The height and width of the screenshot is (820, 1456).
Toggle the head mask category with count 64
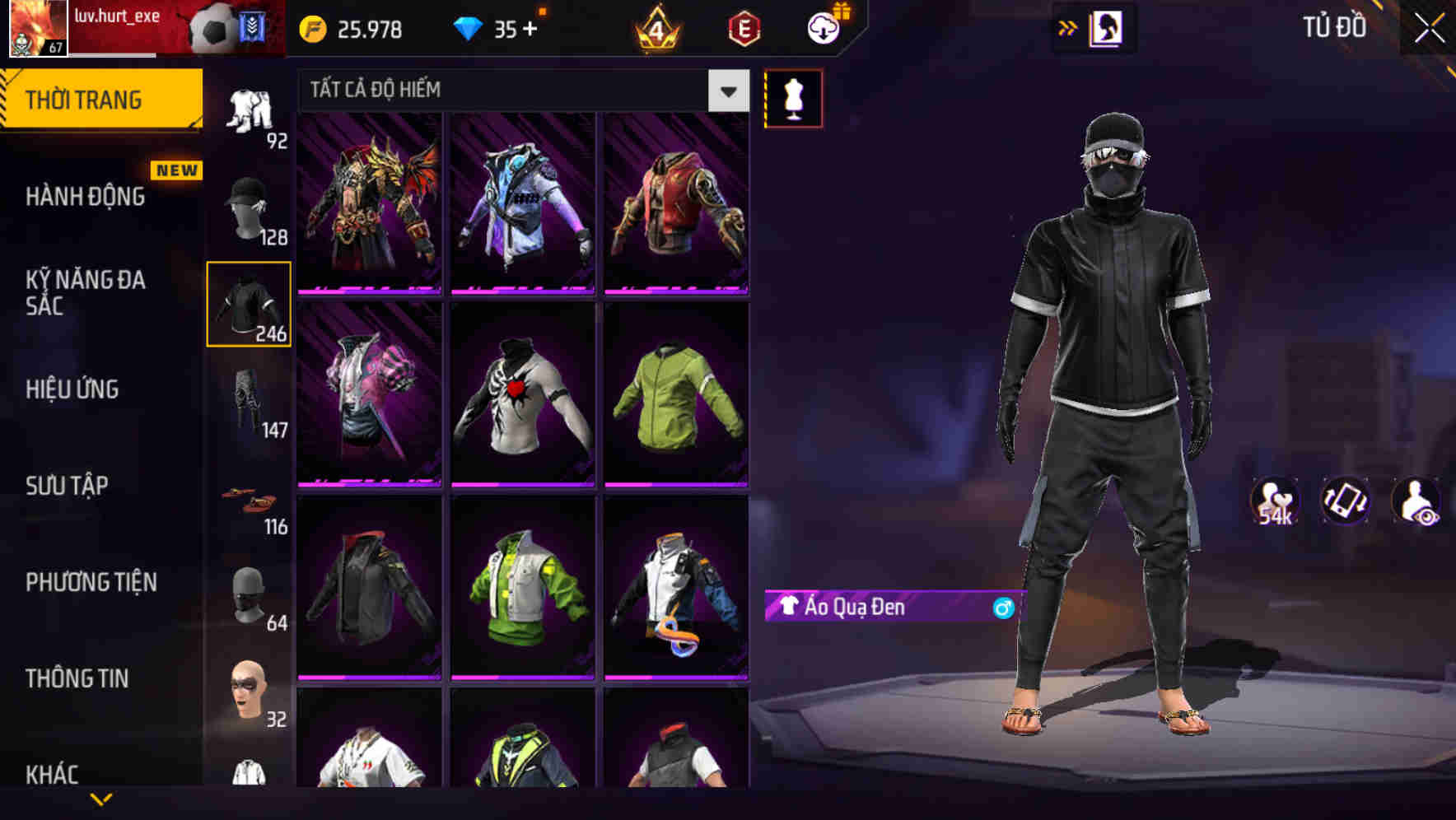tap(251, 594)
